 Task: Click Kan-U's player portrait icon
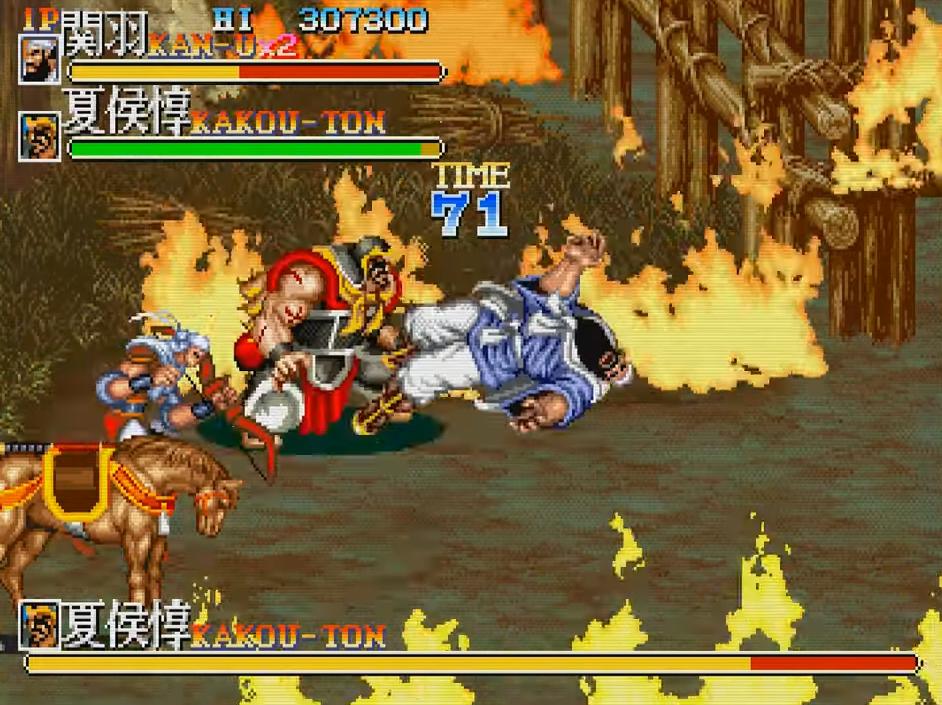tap(40, 58)
